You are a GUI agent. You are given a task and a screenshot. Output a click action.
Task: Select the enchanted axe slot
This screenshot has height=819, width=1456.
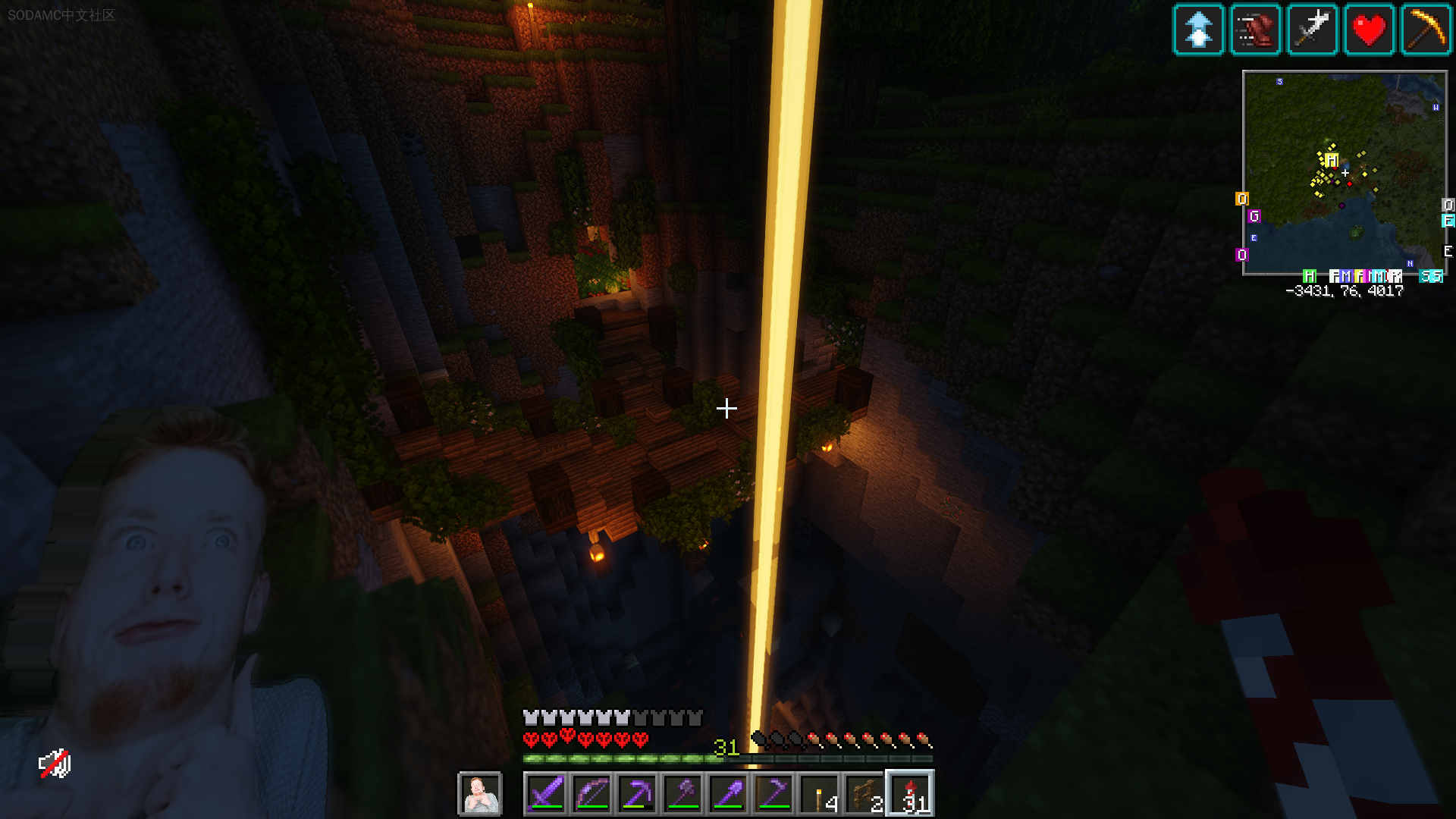[682, 794]
